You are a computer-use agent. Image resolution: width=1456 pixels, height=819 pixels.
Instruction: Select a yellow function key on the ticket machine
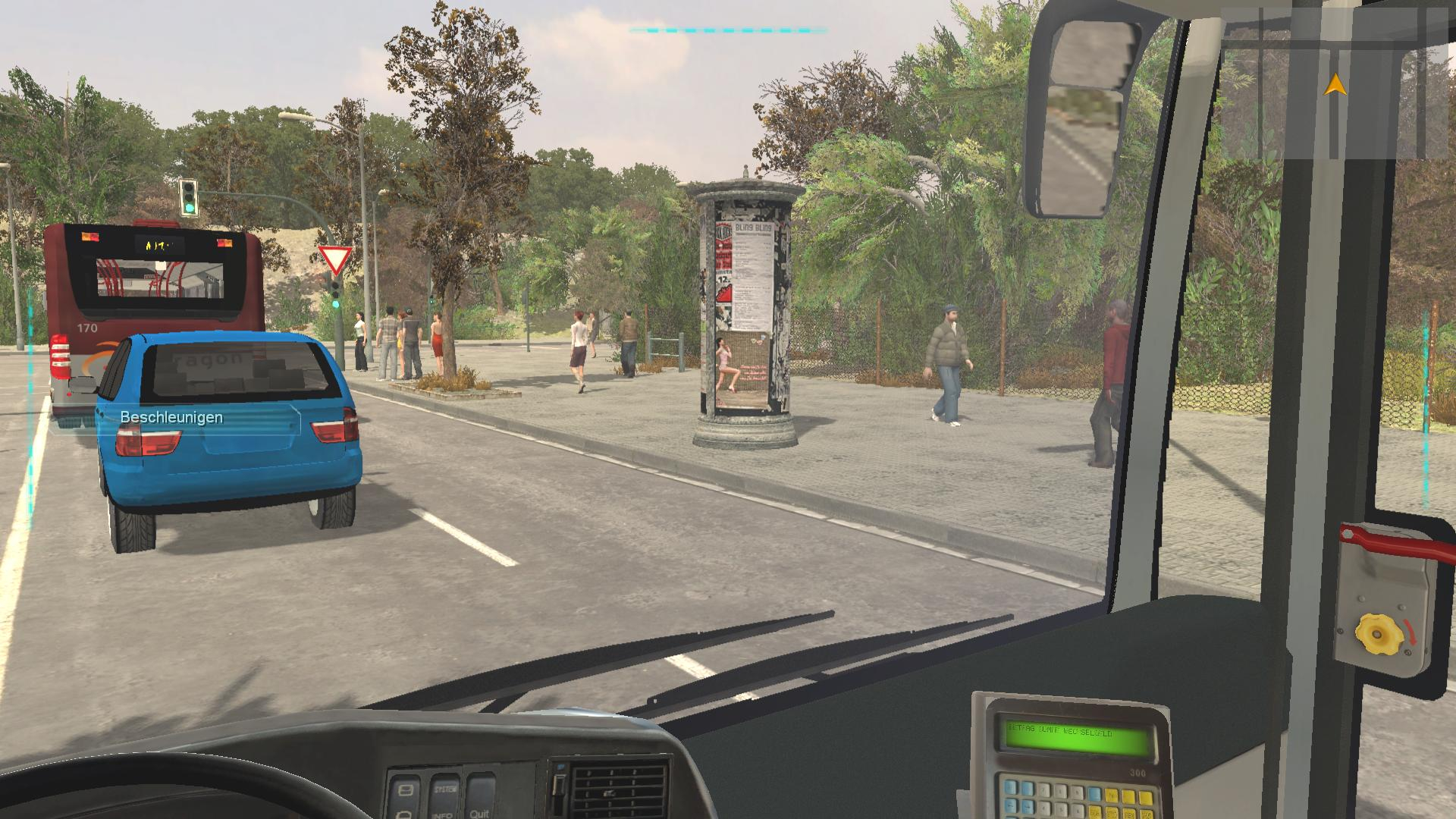click(1113, 795)
